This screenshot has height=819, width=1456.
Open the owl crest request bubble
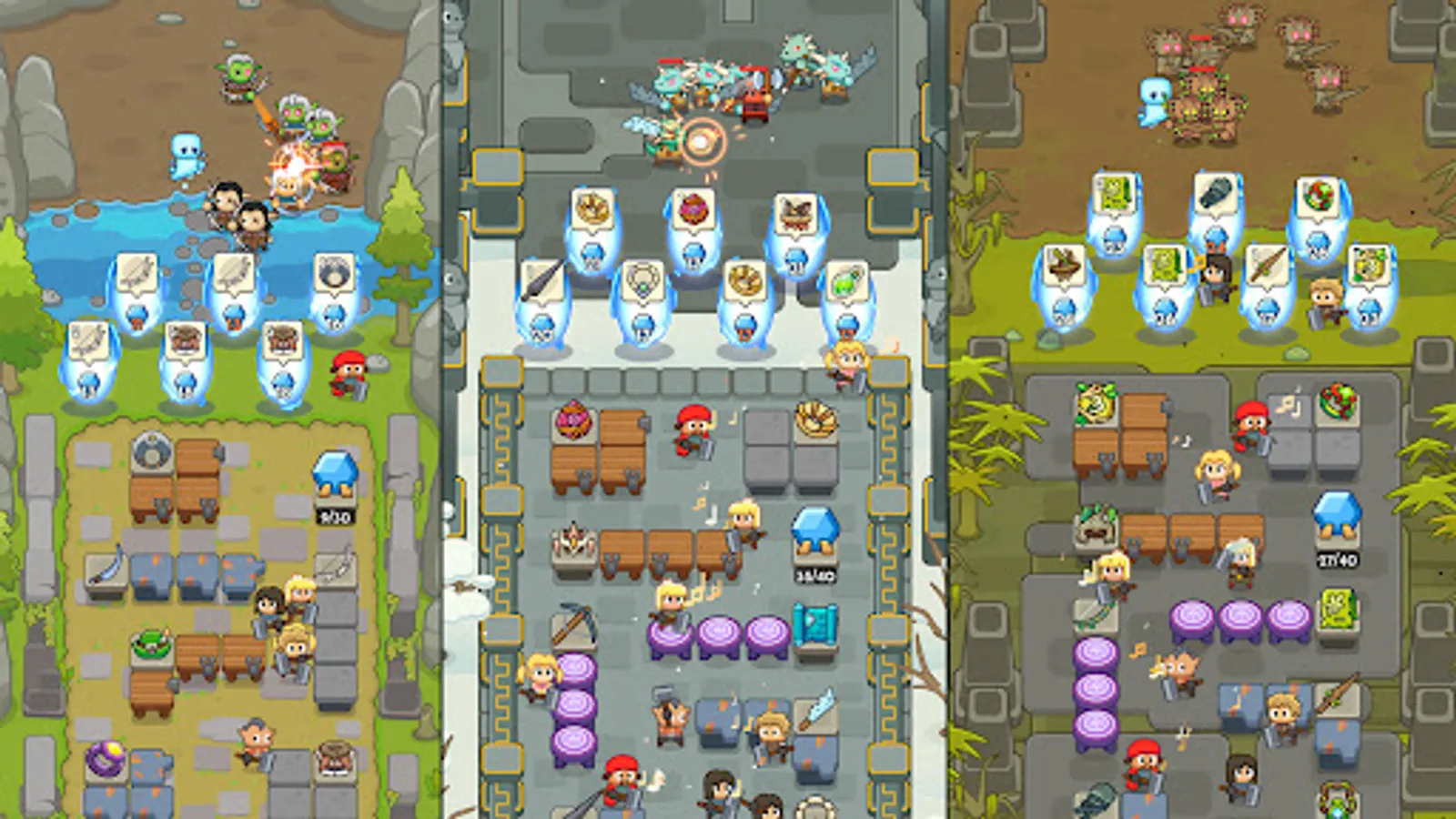[797, 213]
